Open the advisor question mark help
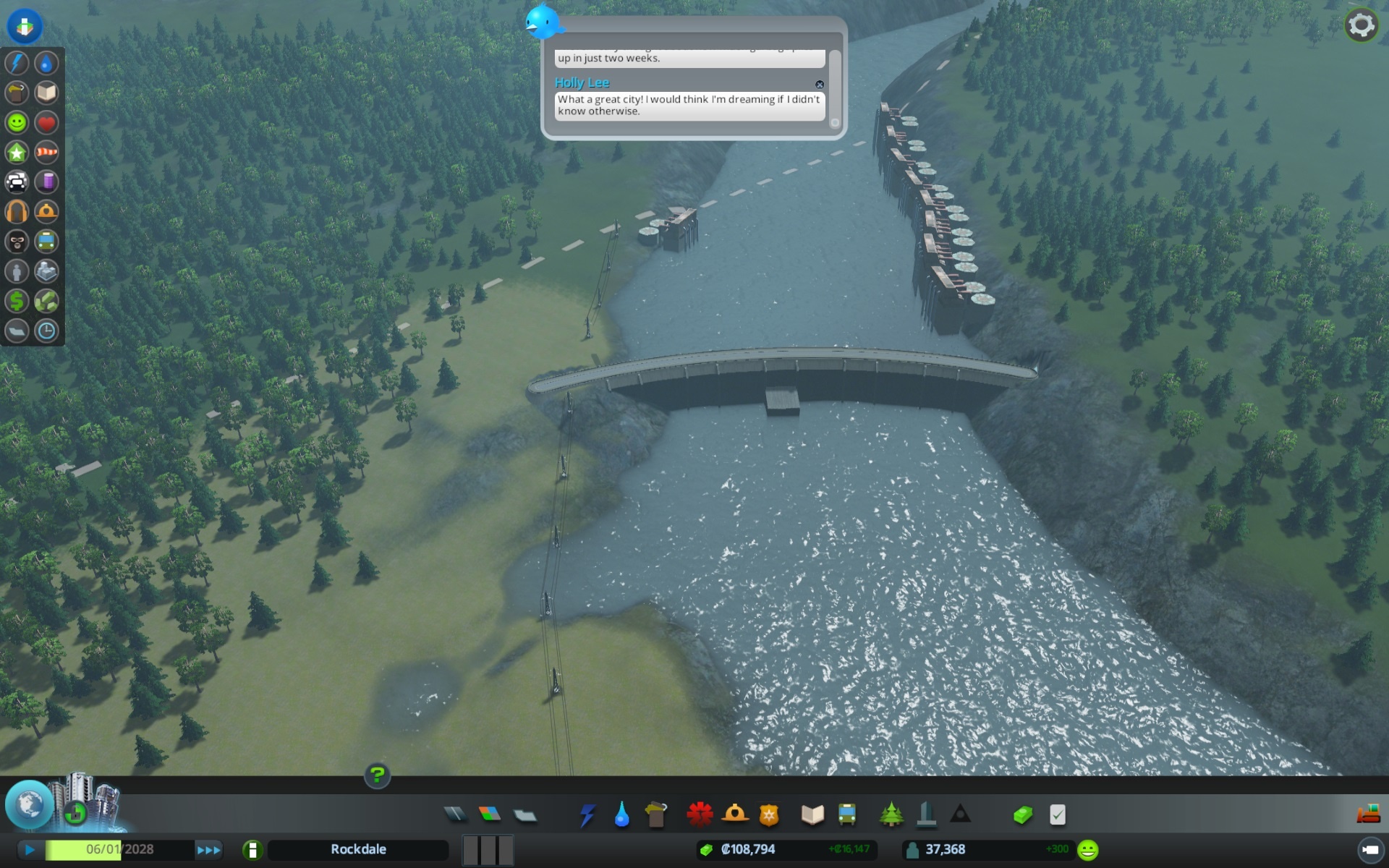Viewport: 1389px width, 868px height. pyautogui.click(x=377, y=775)
